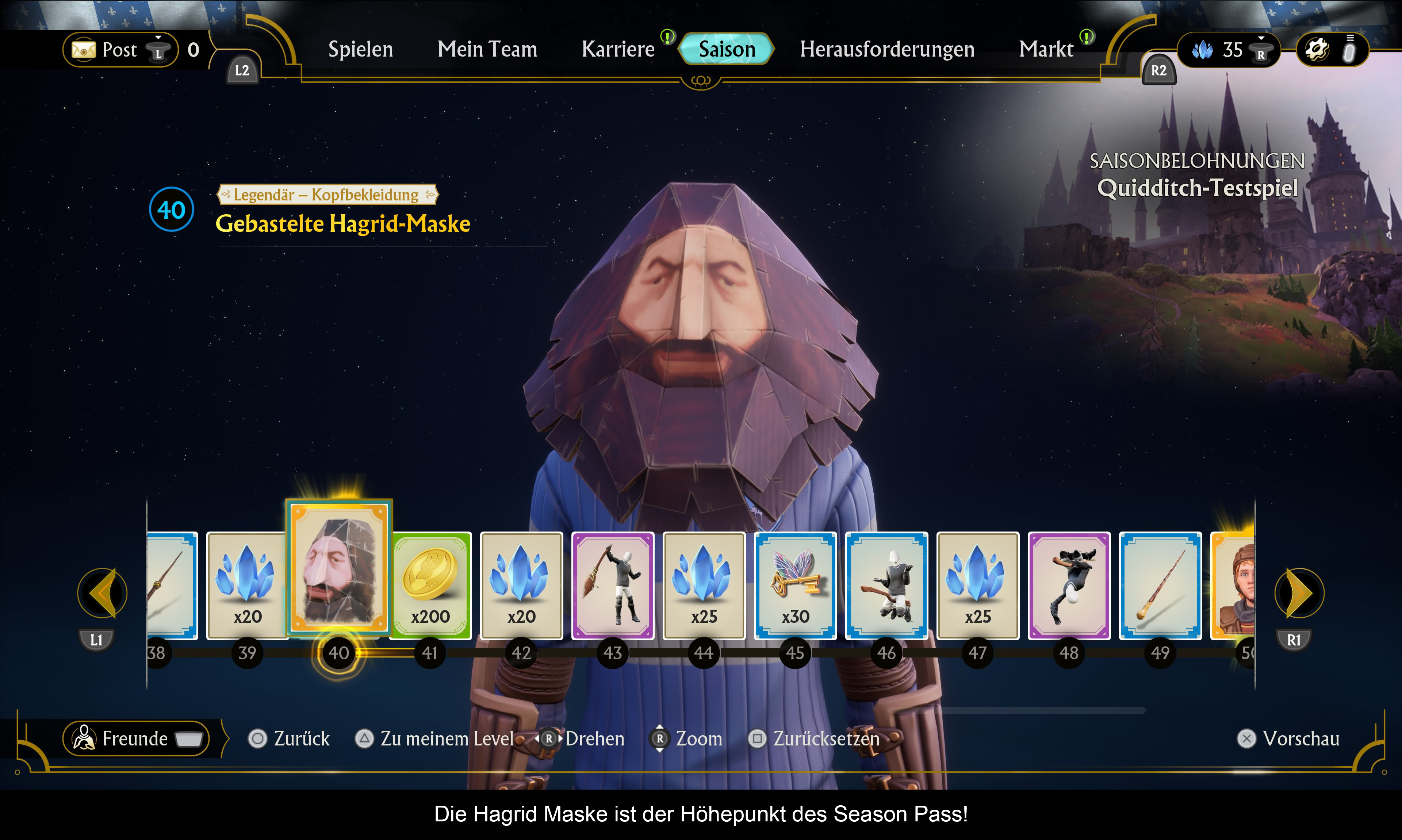Switch to the Markt tab
The width and height of the screenshot is (1402, 840).
pyautogui.click(x=1046, y=49)
